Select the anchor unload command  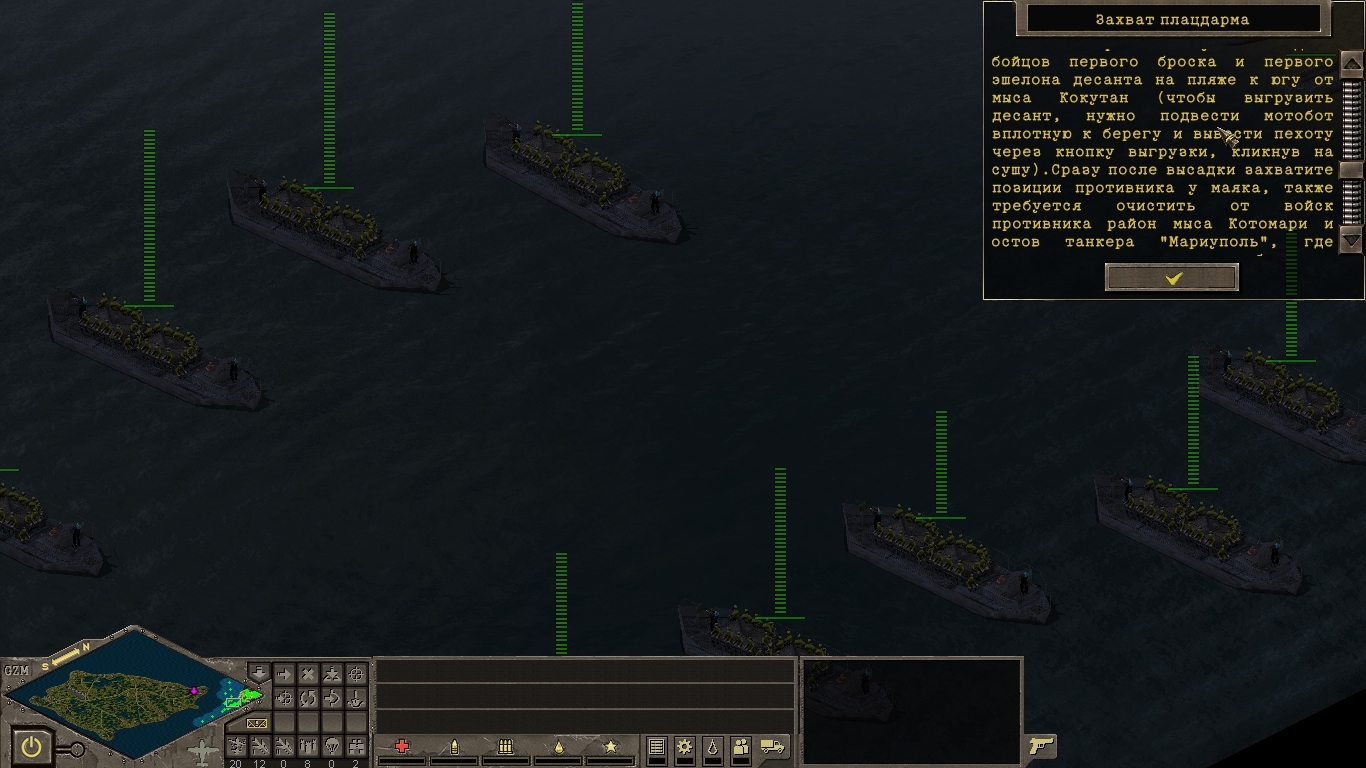tap(356, 698)
